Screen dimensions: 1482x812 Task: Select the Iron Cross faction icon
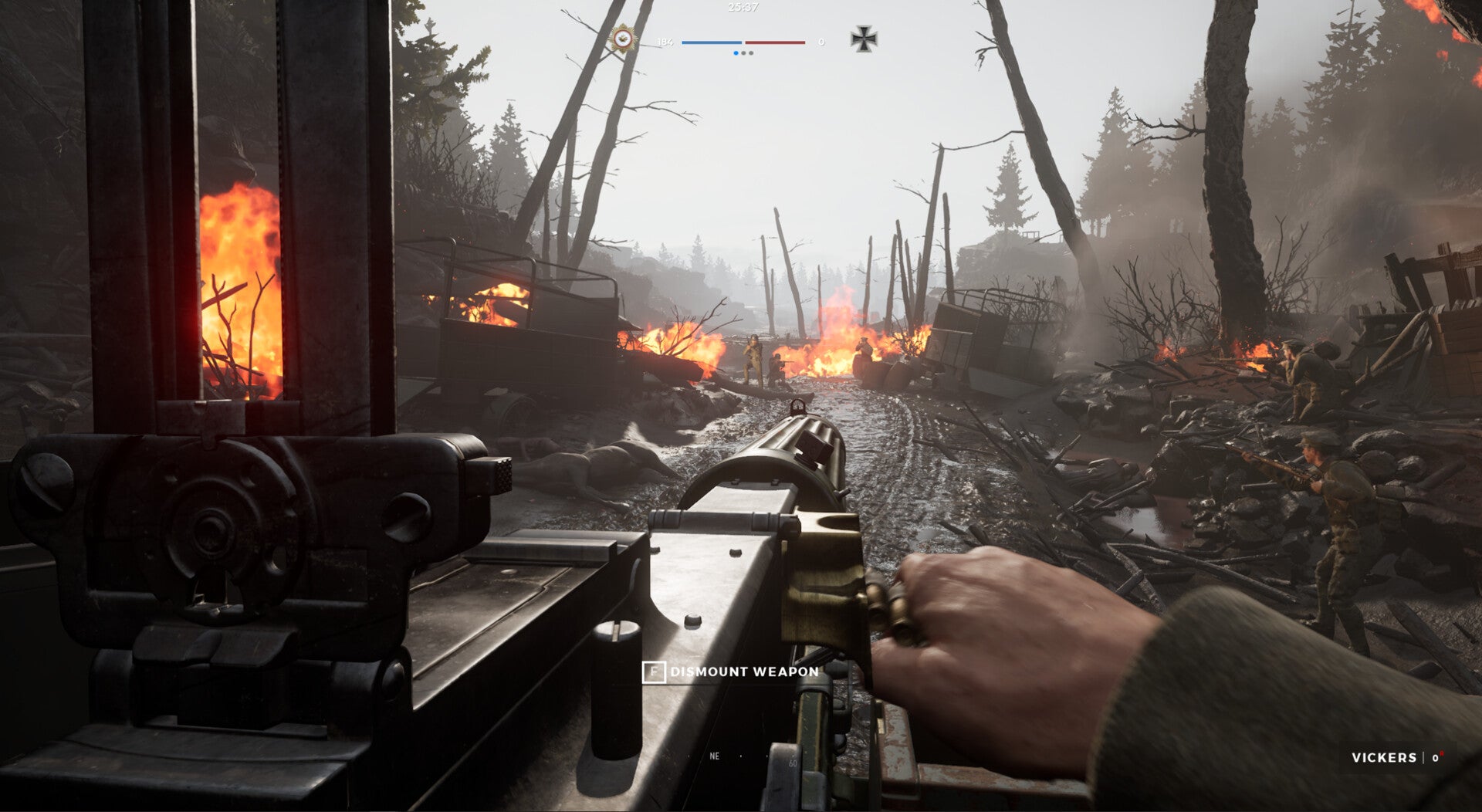[x=864, y=39]
